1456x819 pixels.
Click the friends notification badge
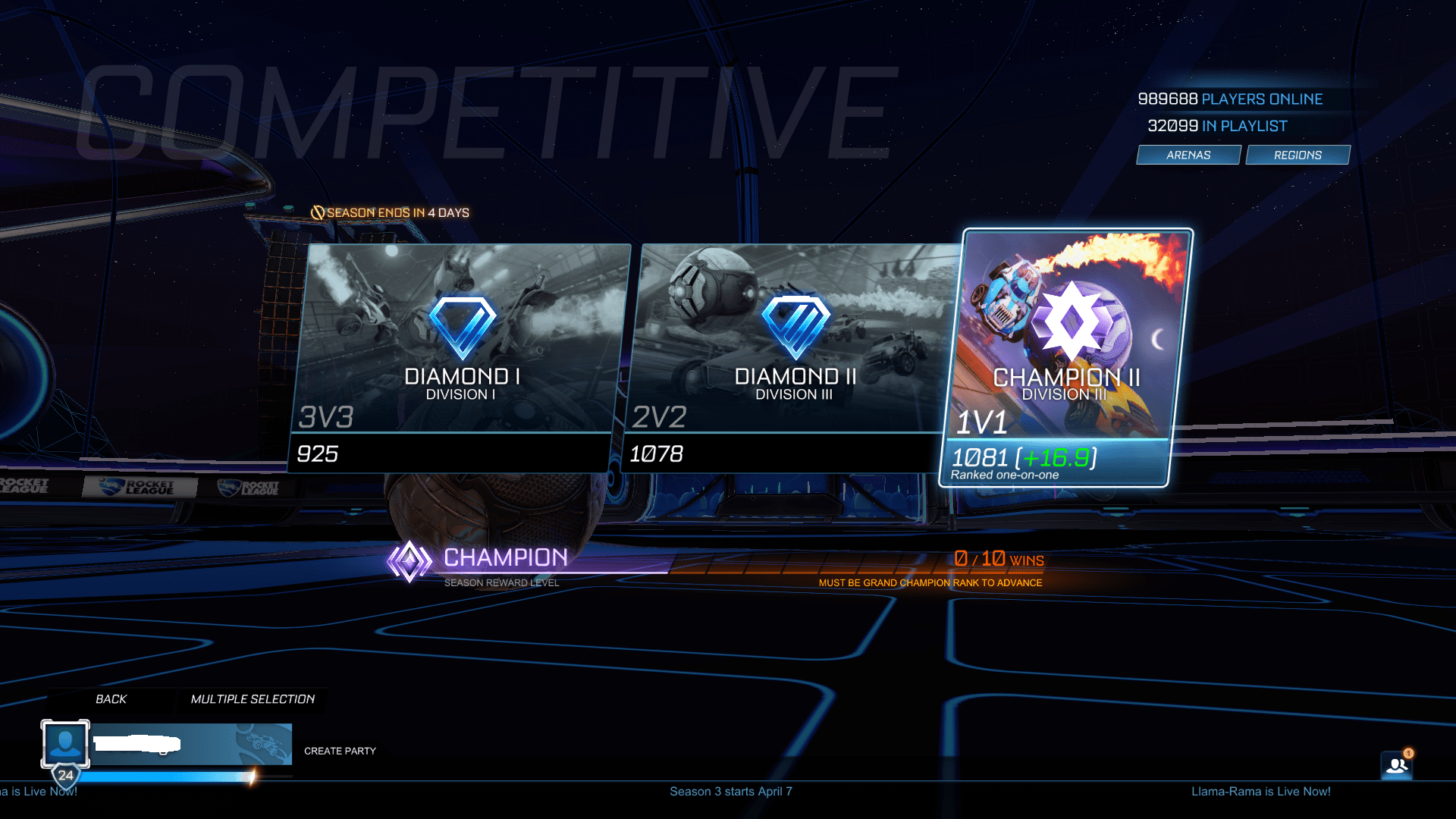click(x=1408, y=752)
